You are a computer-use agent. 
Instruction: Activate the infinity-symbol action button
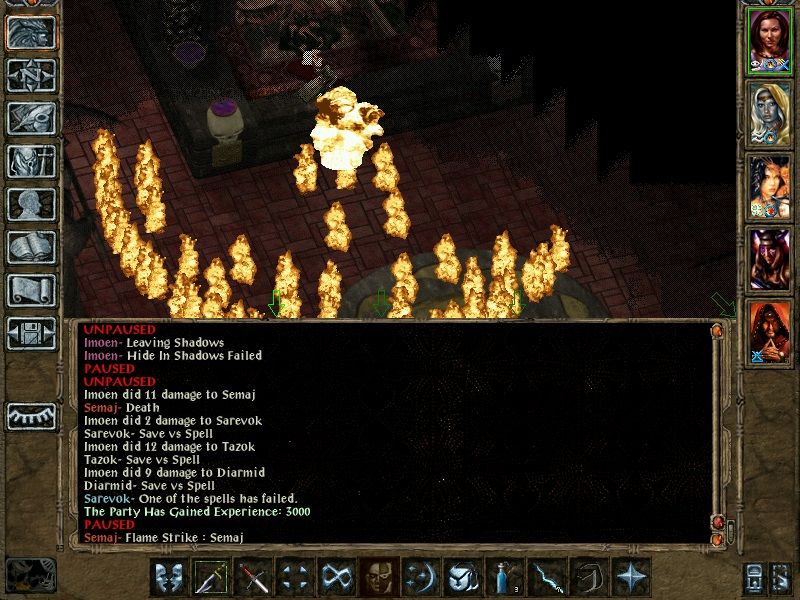pos(337,578)
